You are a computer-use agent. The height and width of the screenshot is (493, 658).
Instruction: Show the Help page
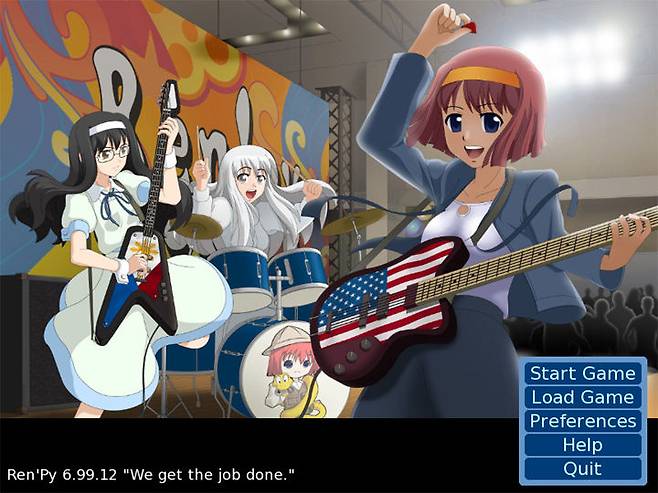(583, 445)
